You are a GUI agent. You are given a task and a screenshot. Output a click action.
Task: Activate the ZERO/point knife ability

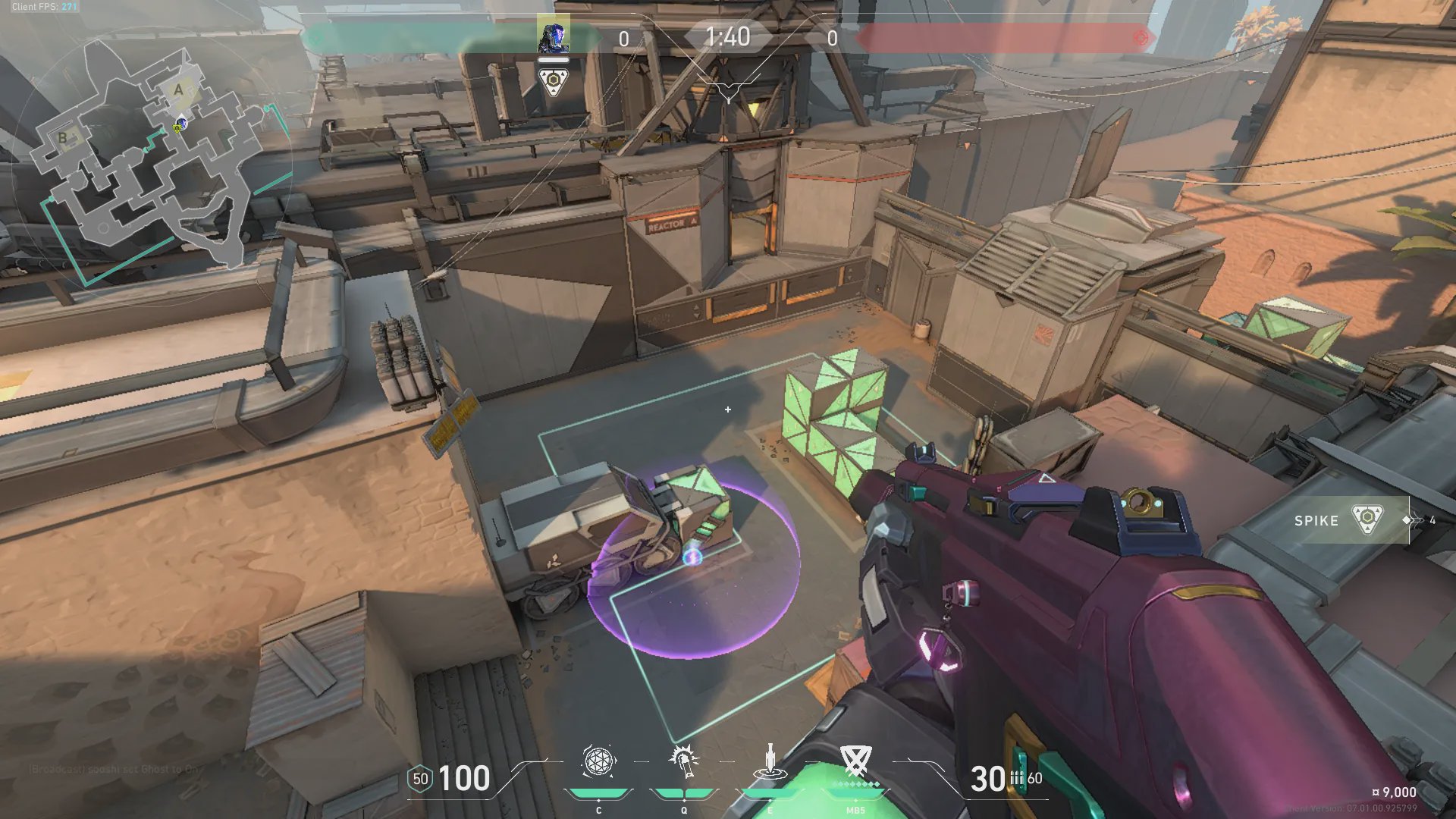pyautogui.click(x=770, y=761)
